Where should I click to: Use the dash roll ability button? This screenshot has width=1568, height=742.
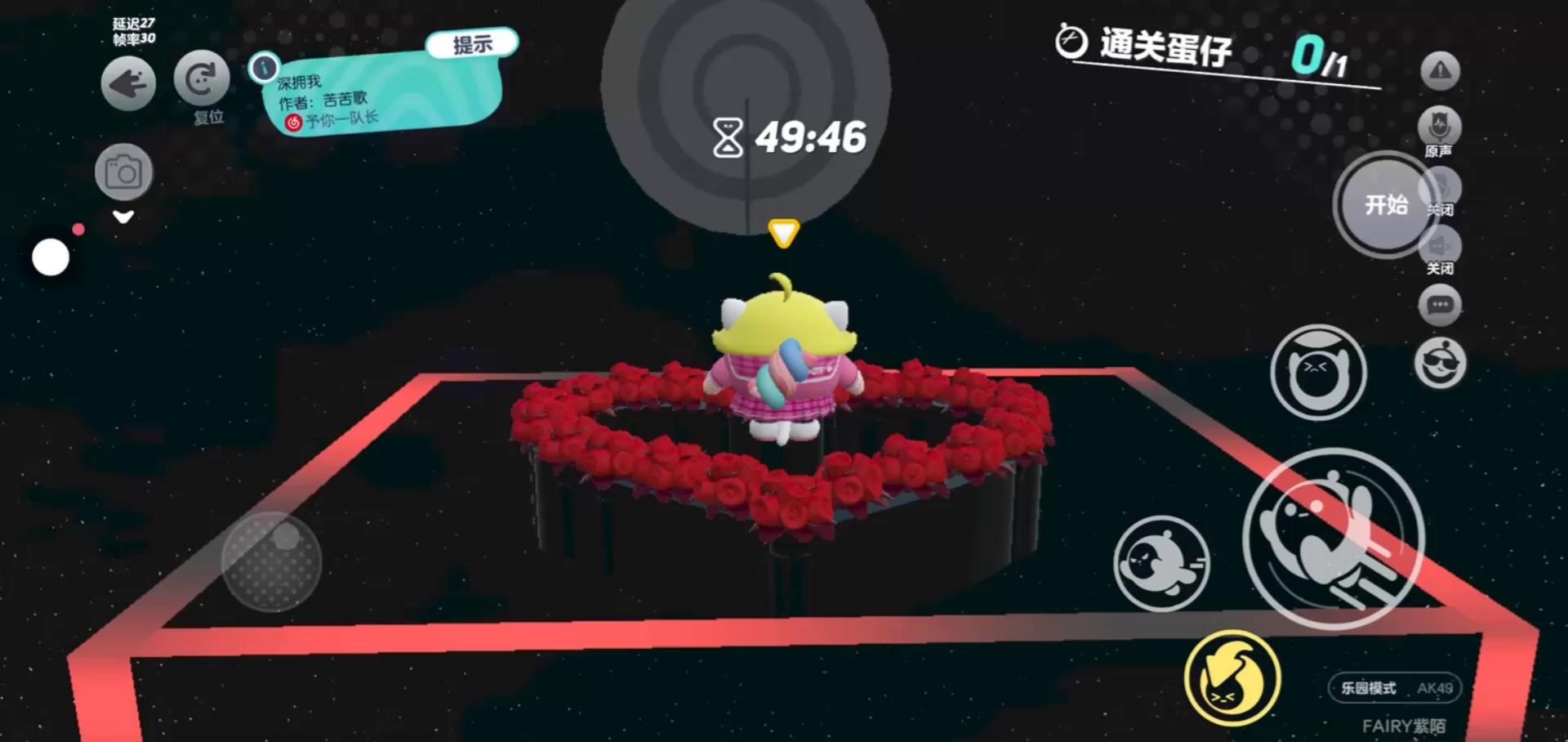tap(1160, 563)
